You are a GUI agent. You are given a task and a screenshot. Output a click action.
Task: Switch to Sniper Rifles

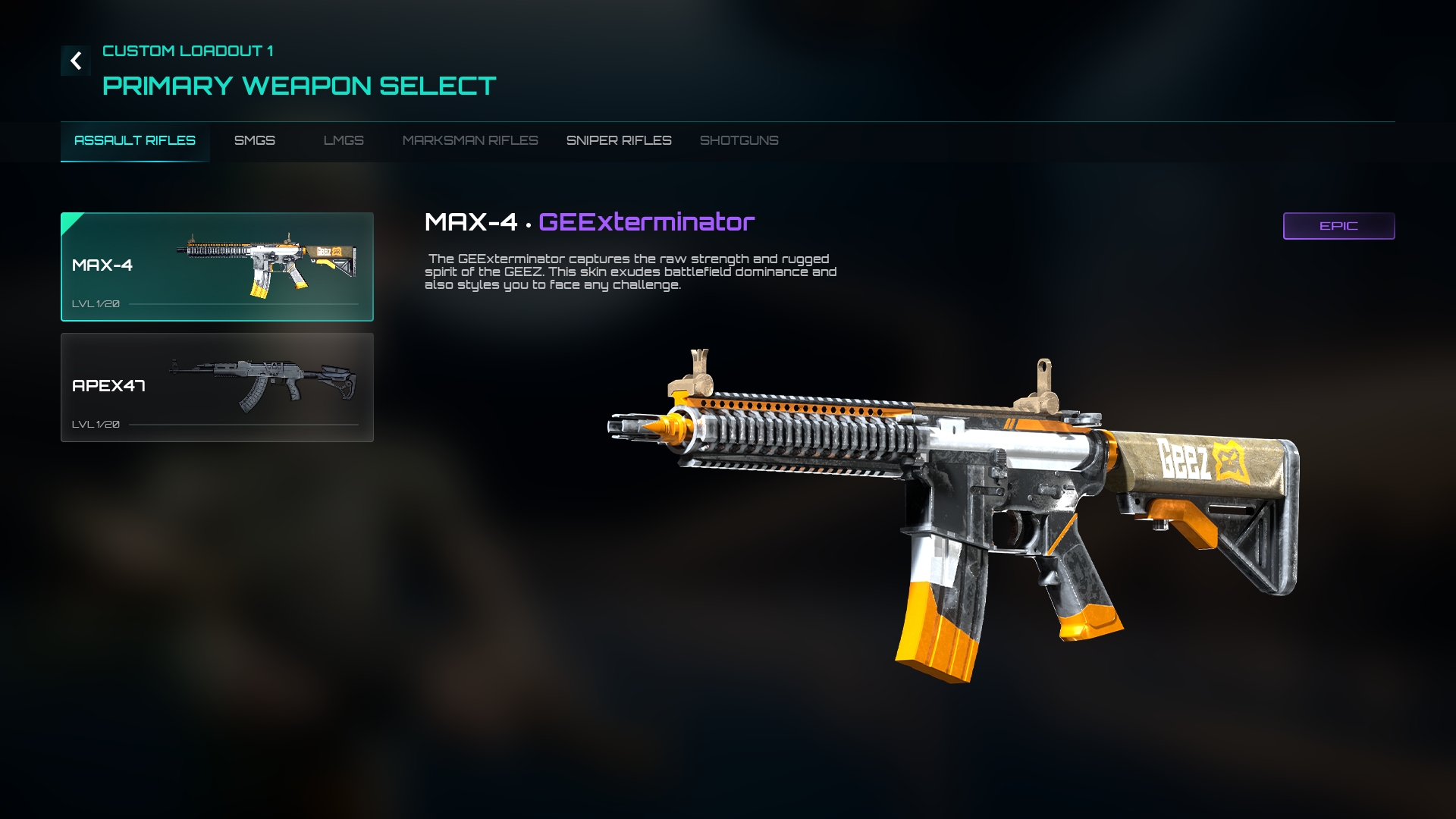619,141
